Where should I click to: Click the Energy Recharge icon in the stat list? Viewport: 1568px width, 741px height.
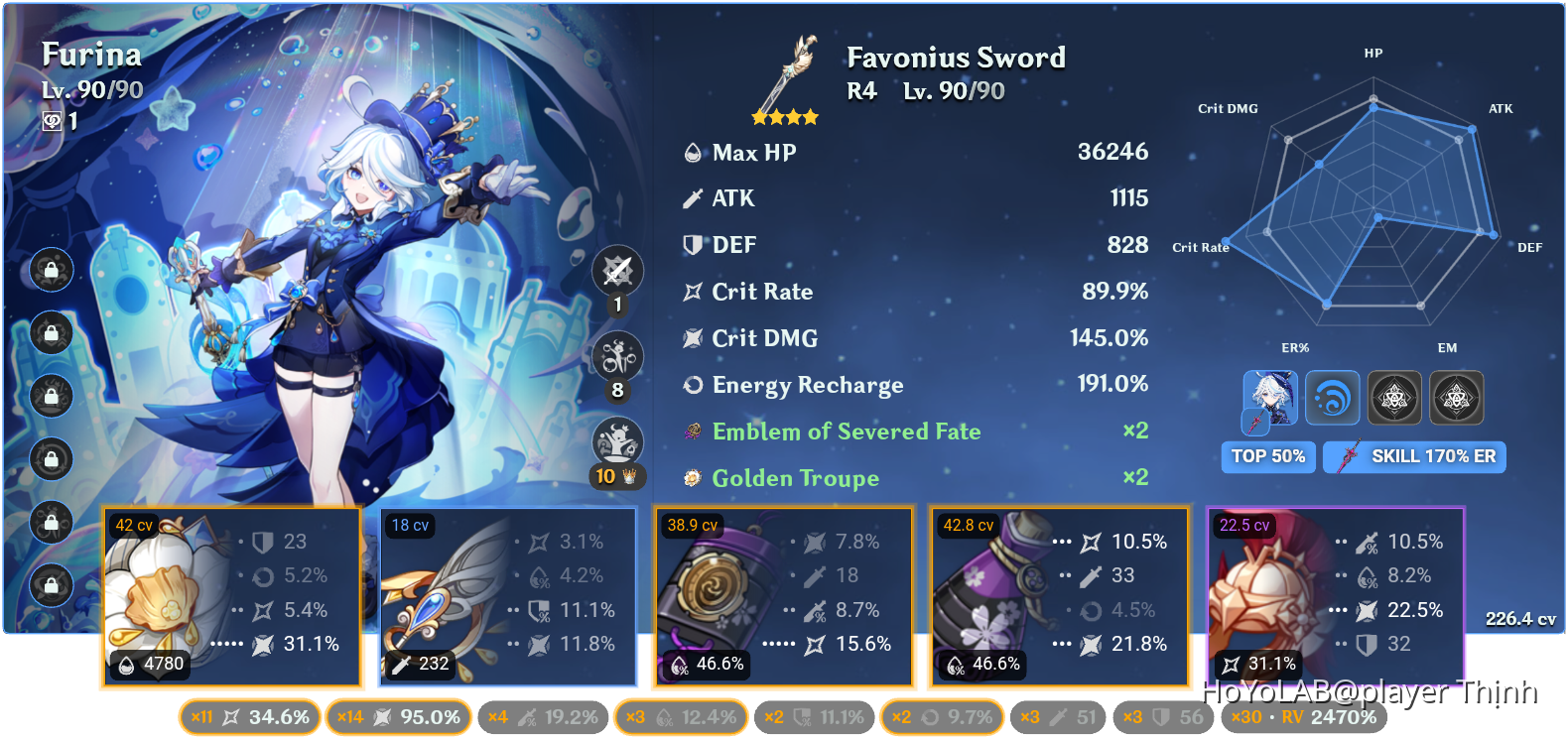(x=692, y=385)
